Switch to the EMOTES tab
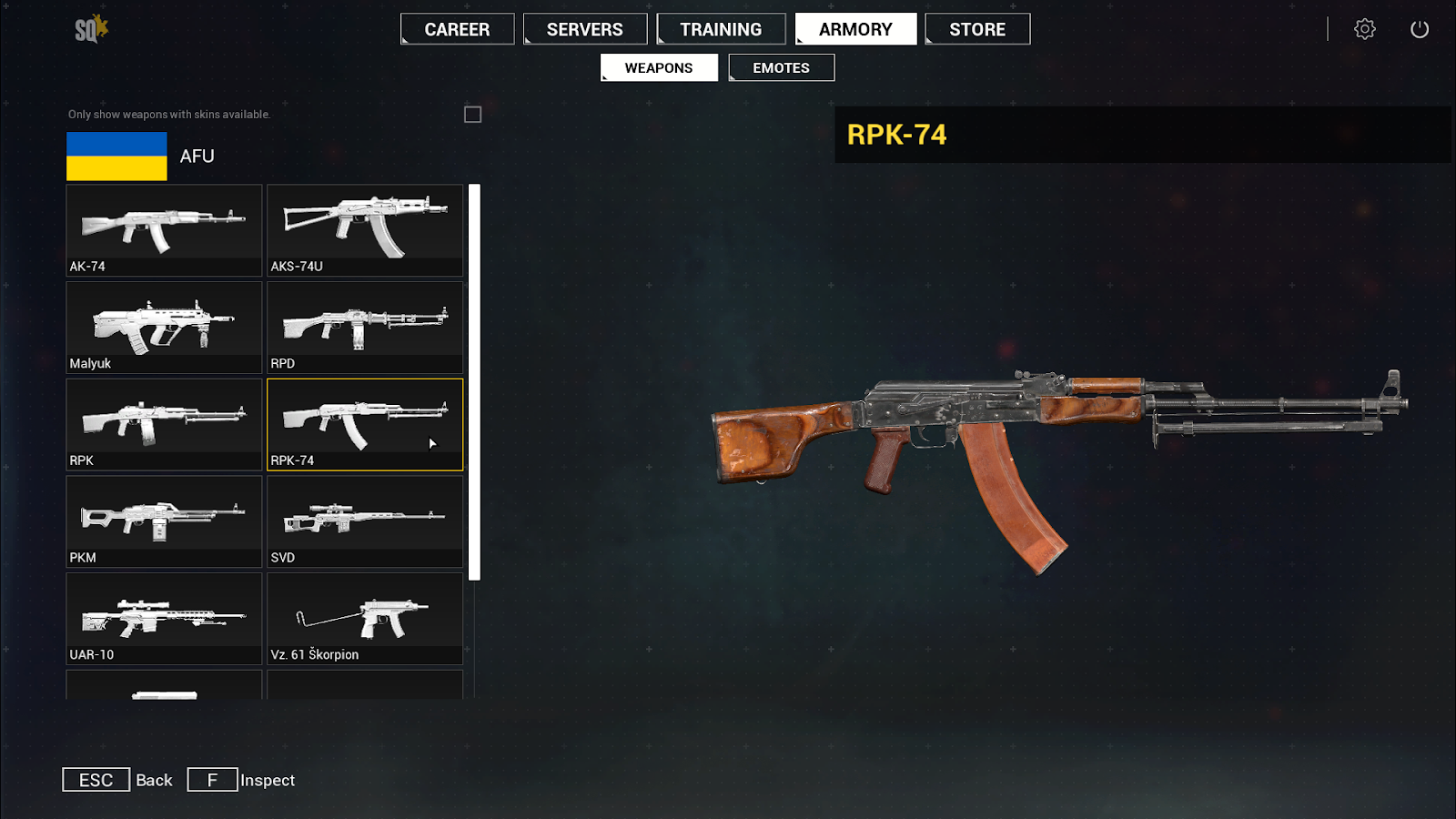This screenshot has height=819, width=1456. (x=780, y=66)
